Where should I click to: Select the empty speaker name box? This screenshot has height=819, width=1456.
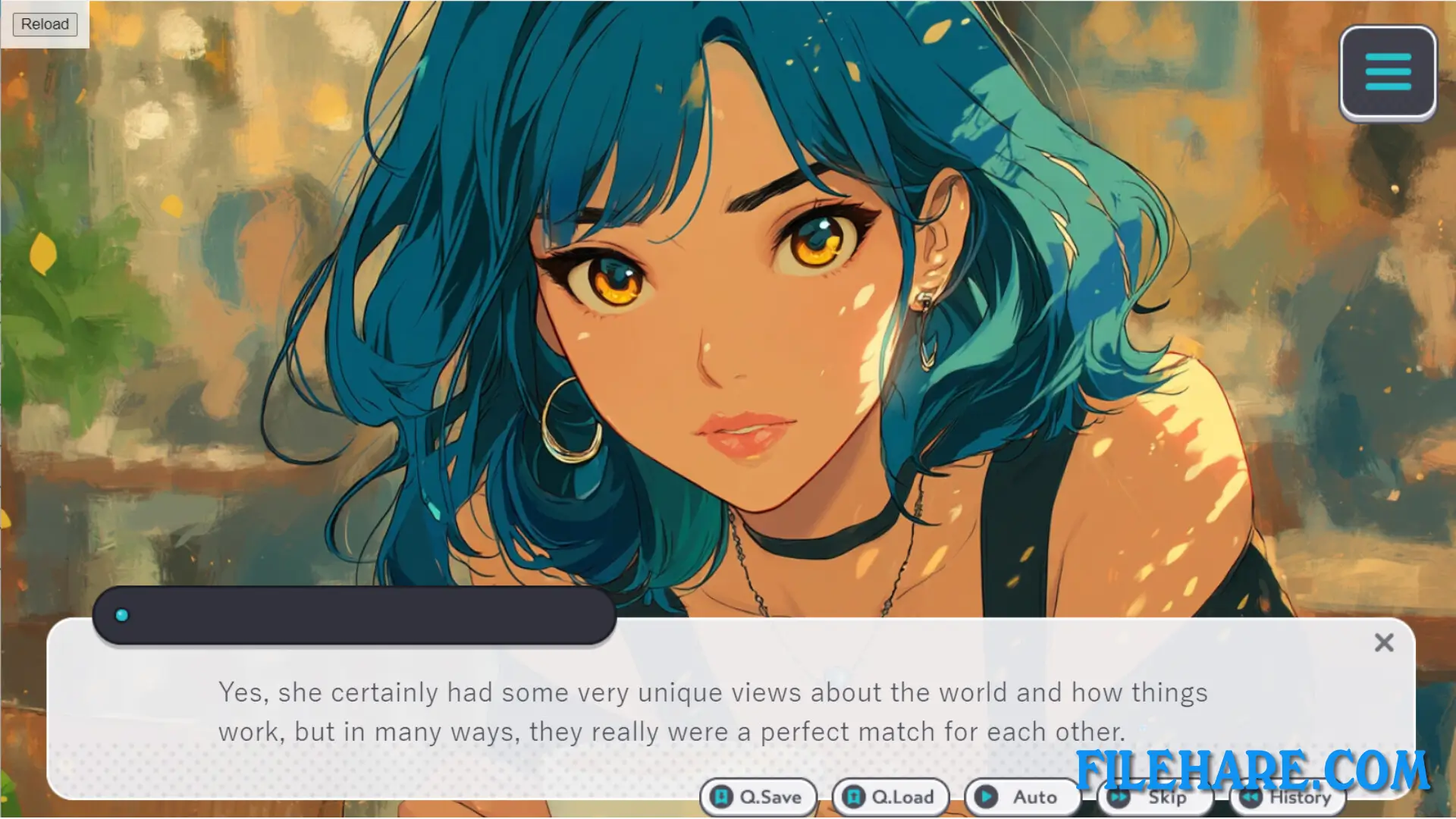[x=353, y=616]
